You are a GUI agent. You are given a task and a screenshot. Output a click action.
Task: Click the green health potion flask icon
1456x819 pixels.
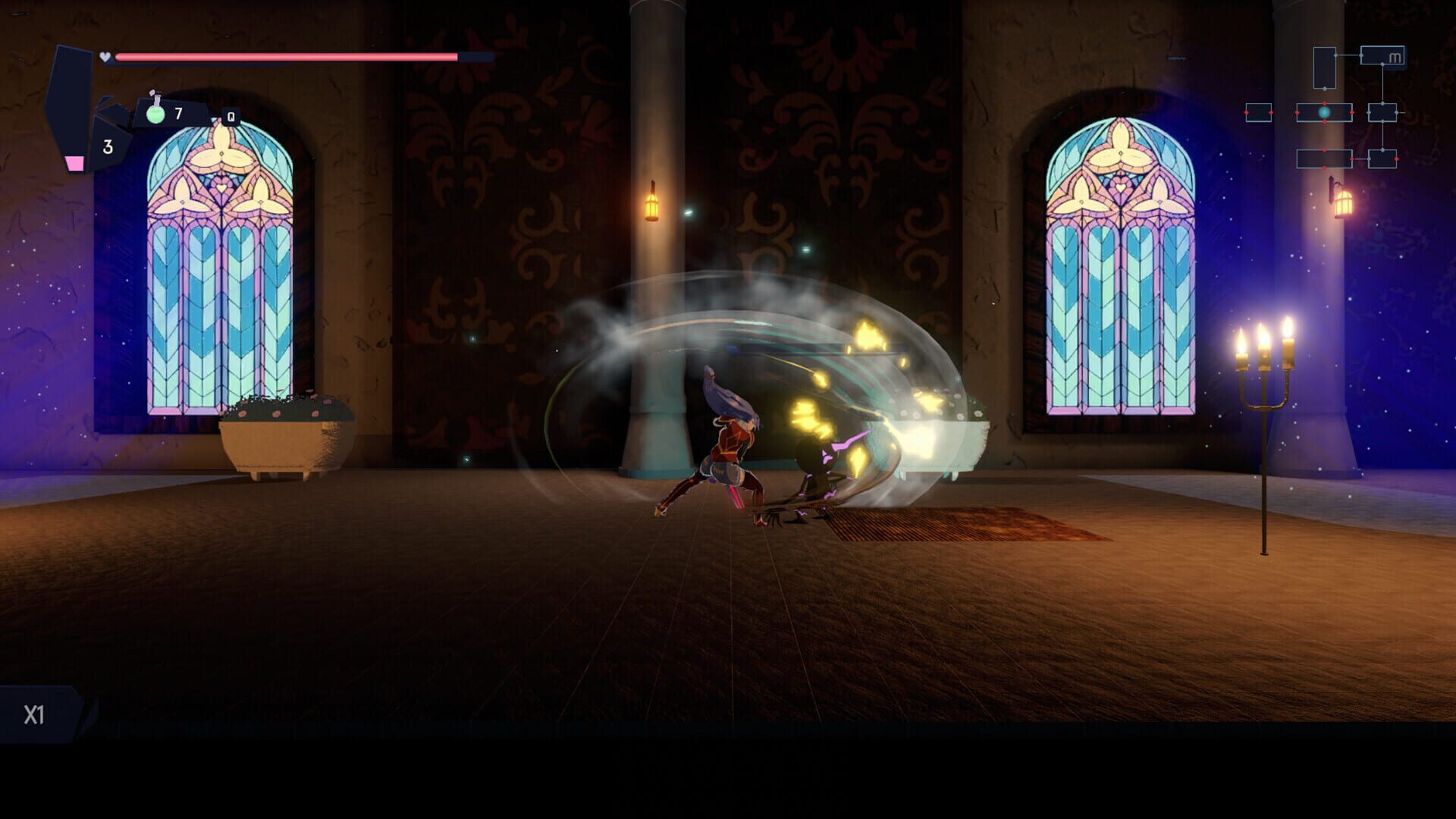coord(155,114)
